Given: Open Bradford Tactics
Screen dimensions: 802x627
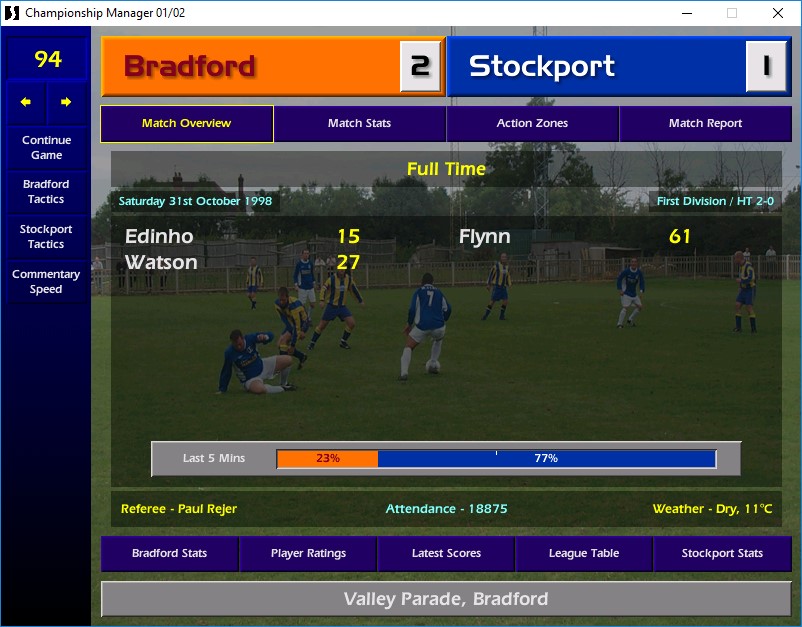Looking at the screenshot, I should point(46,192).
